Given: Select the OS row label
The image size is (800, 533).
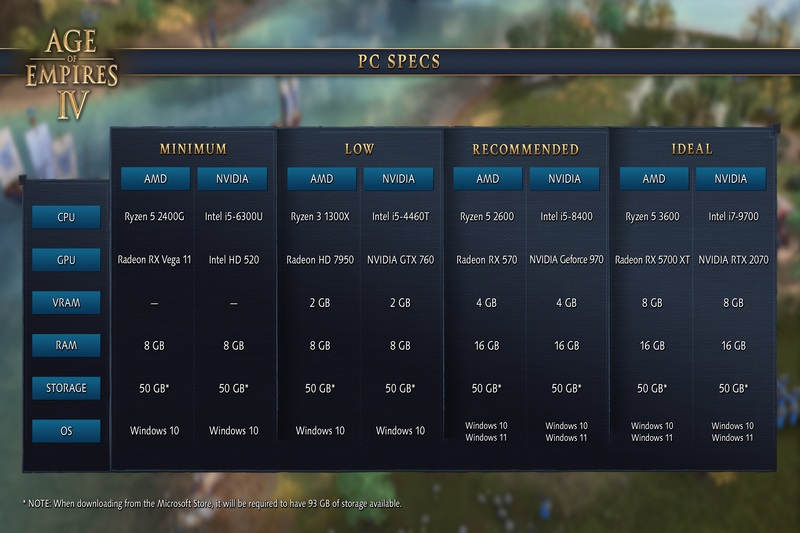Looking at the screenshot, I should tap(66, 431).
